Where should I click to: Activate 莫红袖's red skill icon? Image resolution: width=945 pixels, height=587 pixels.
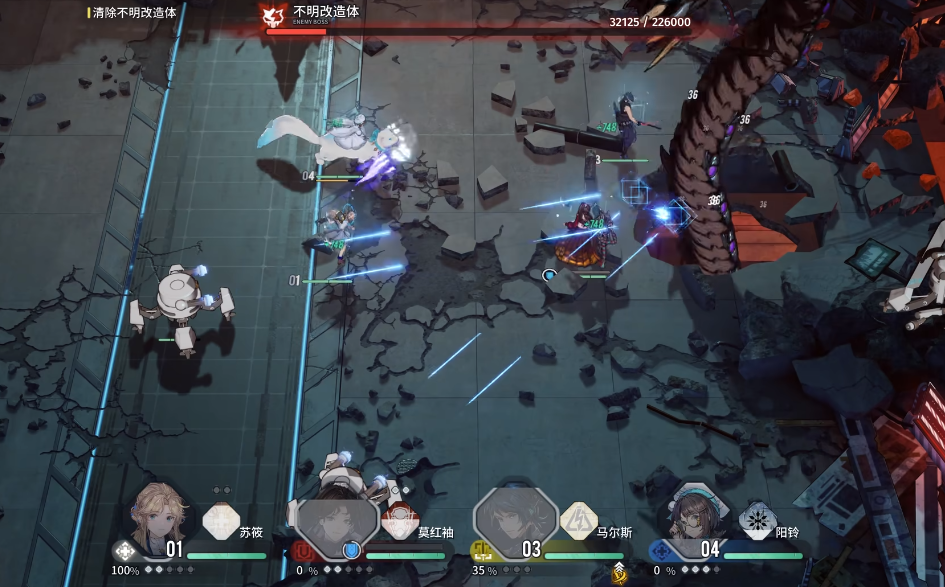[400, 522]
